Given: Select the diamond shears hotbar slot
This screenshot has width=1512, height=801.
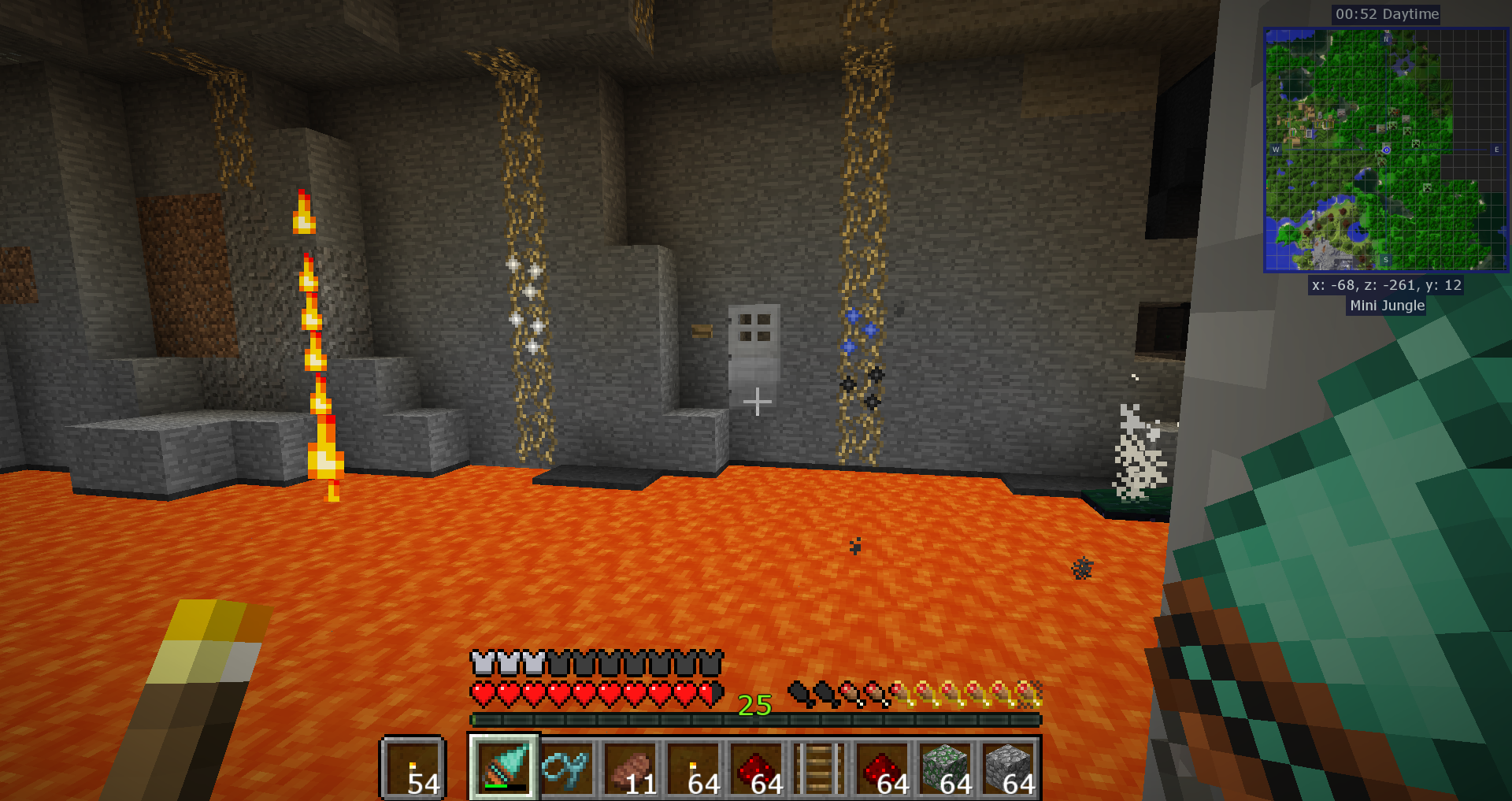Looking at the screenshot, I should click(567, 767).
